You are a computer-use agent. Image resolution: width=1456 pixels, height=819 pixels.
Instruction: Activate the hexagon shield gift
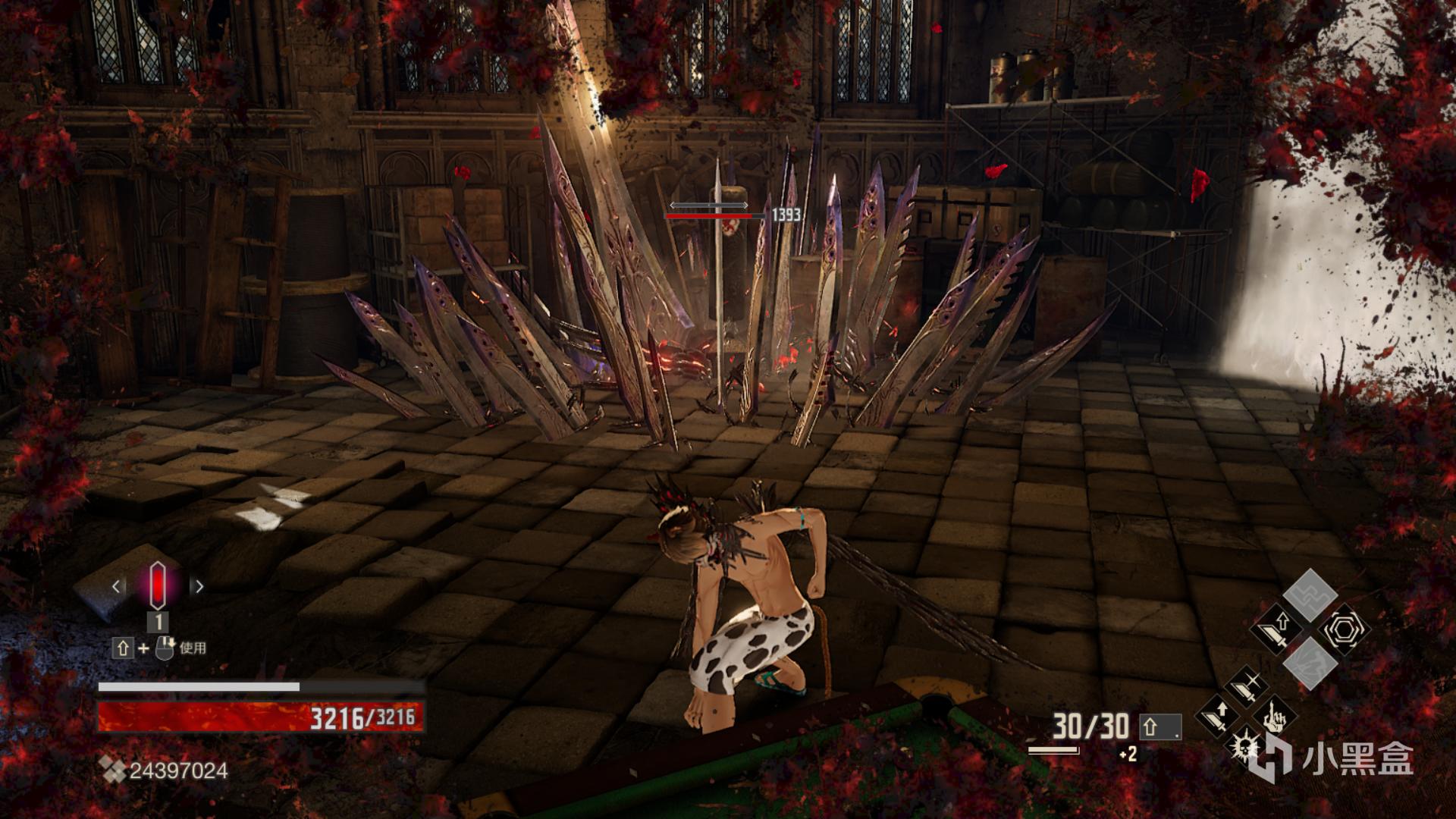(x=1343, y=629)
